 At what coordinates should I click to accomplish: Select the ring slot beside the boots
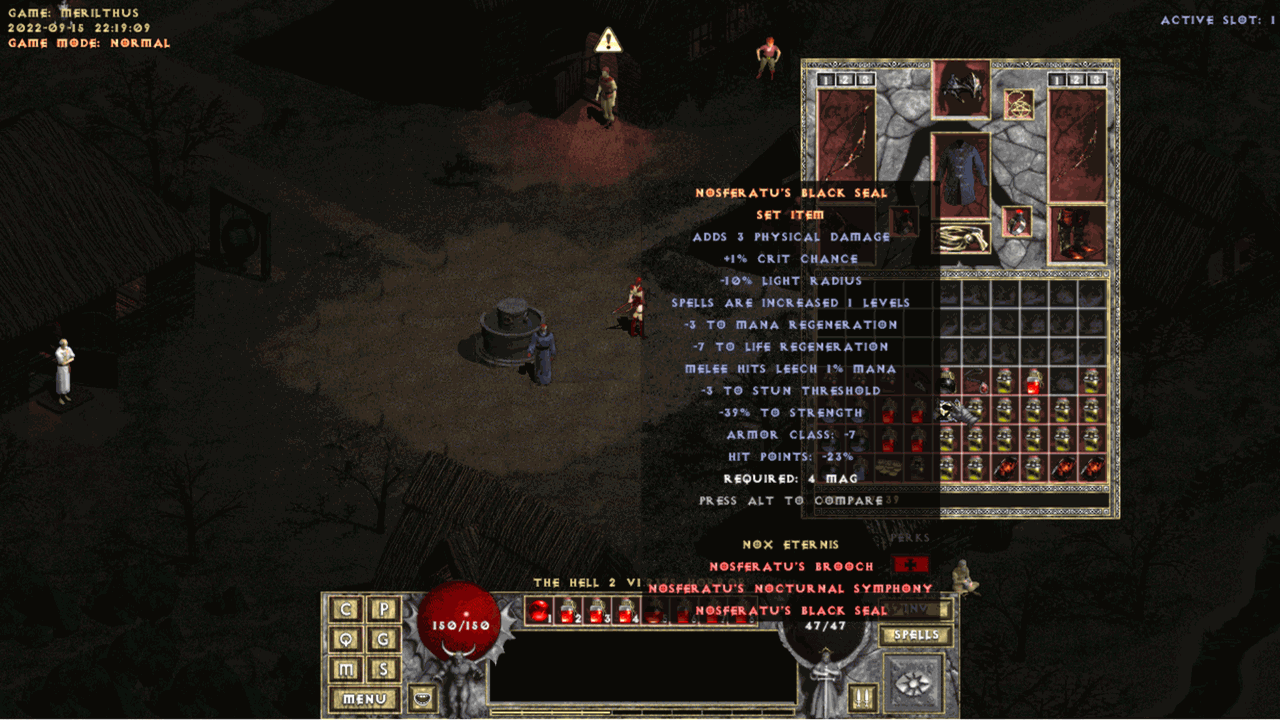[1018, 221]
